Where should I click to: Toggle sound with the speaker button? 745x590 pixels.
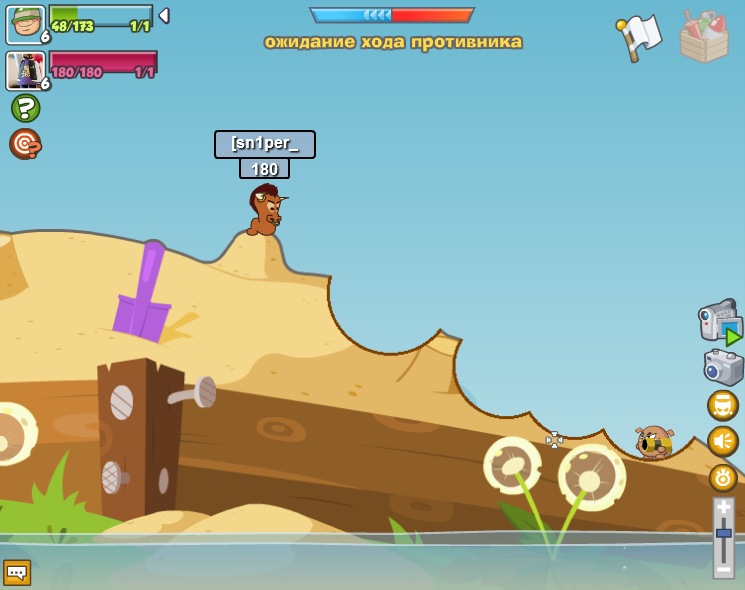tap(723, 441)
